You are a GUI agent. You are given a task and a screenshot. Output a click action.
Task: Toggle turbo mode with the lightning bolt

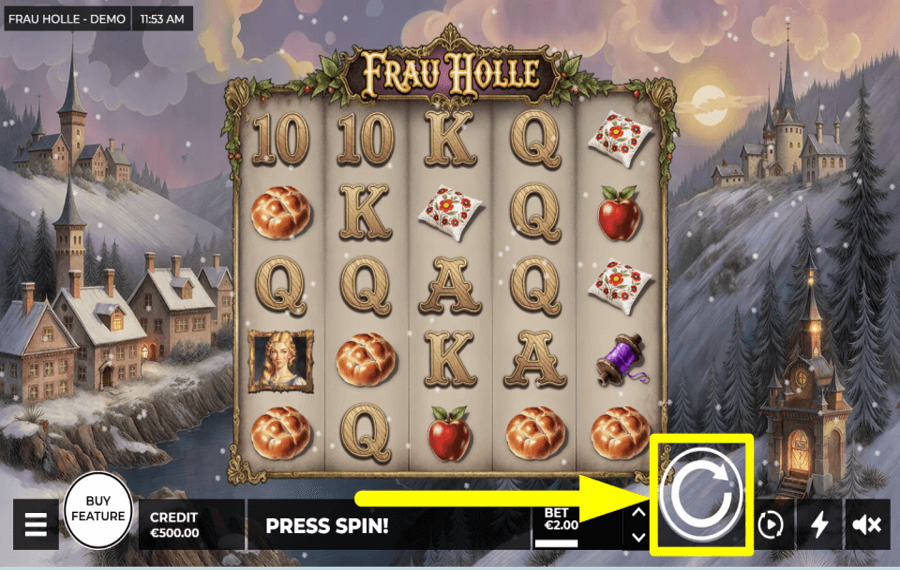click(819, 524)
